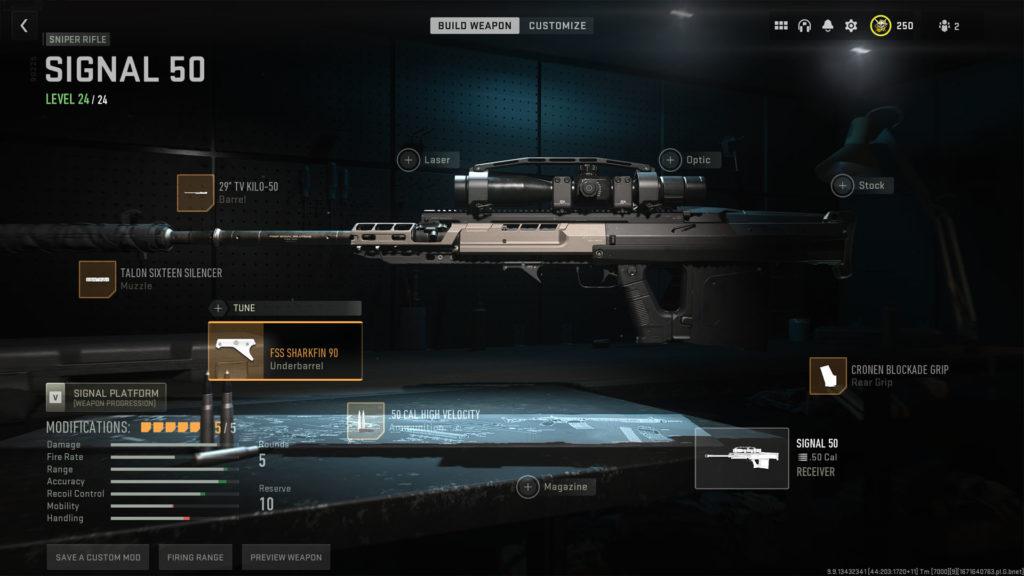The height and width of the screenshot is (576, 1024).
Task: Select the Talon Sixteen Silencer muzzle slot
Action: coord(97,279)
